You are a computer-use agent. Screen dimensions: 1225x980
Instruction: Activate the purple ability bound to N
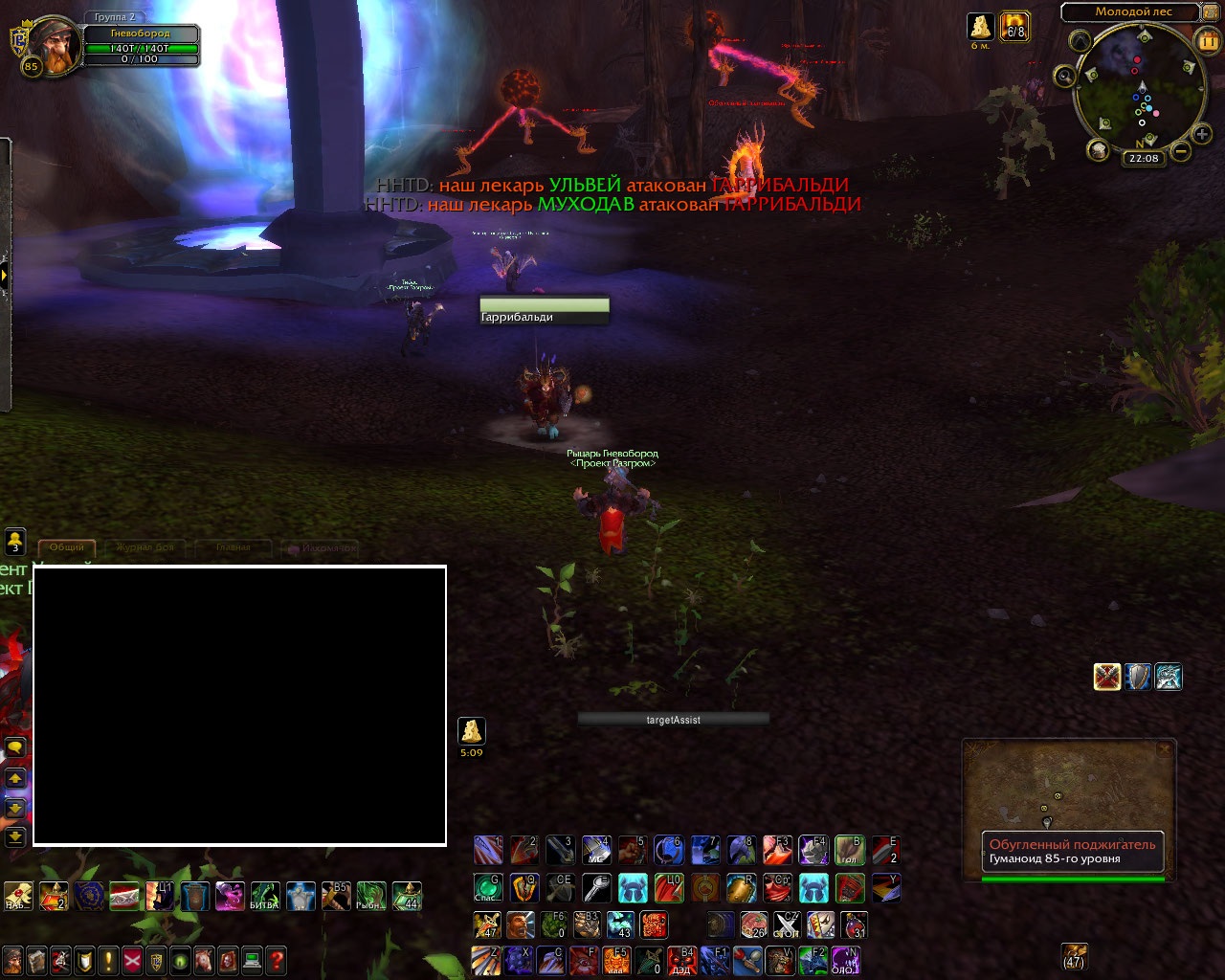(845, 960)
